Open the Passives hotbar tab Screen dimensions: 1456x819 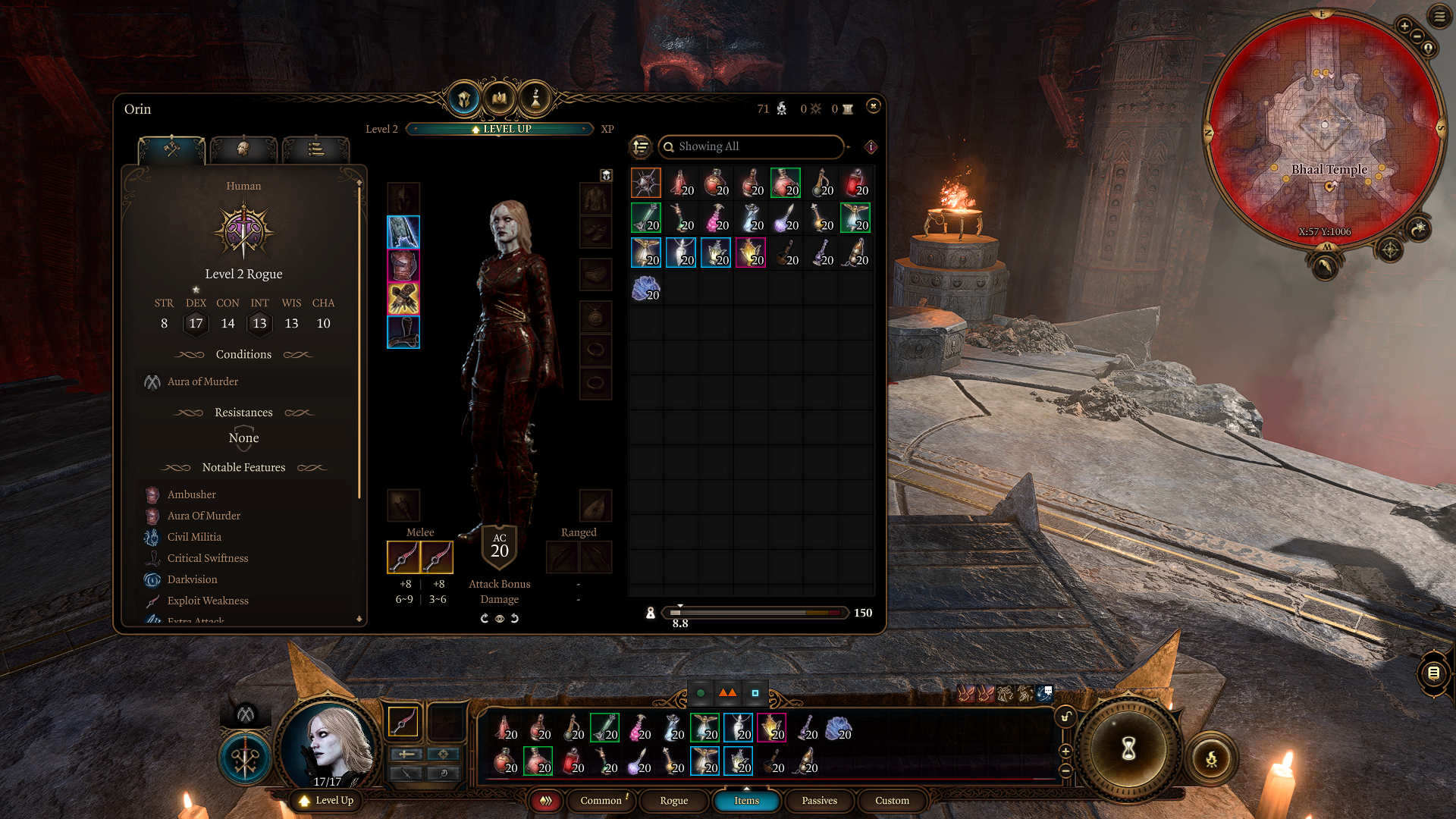(x=819, y=800)
